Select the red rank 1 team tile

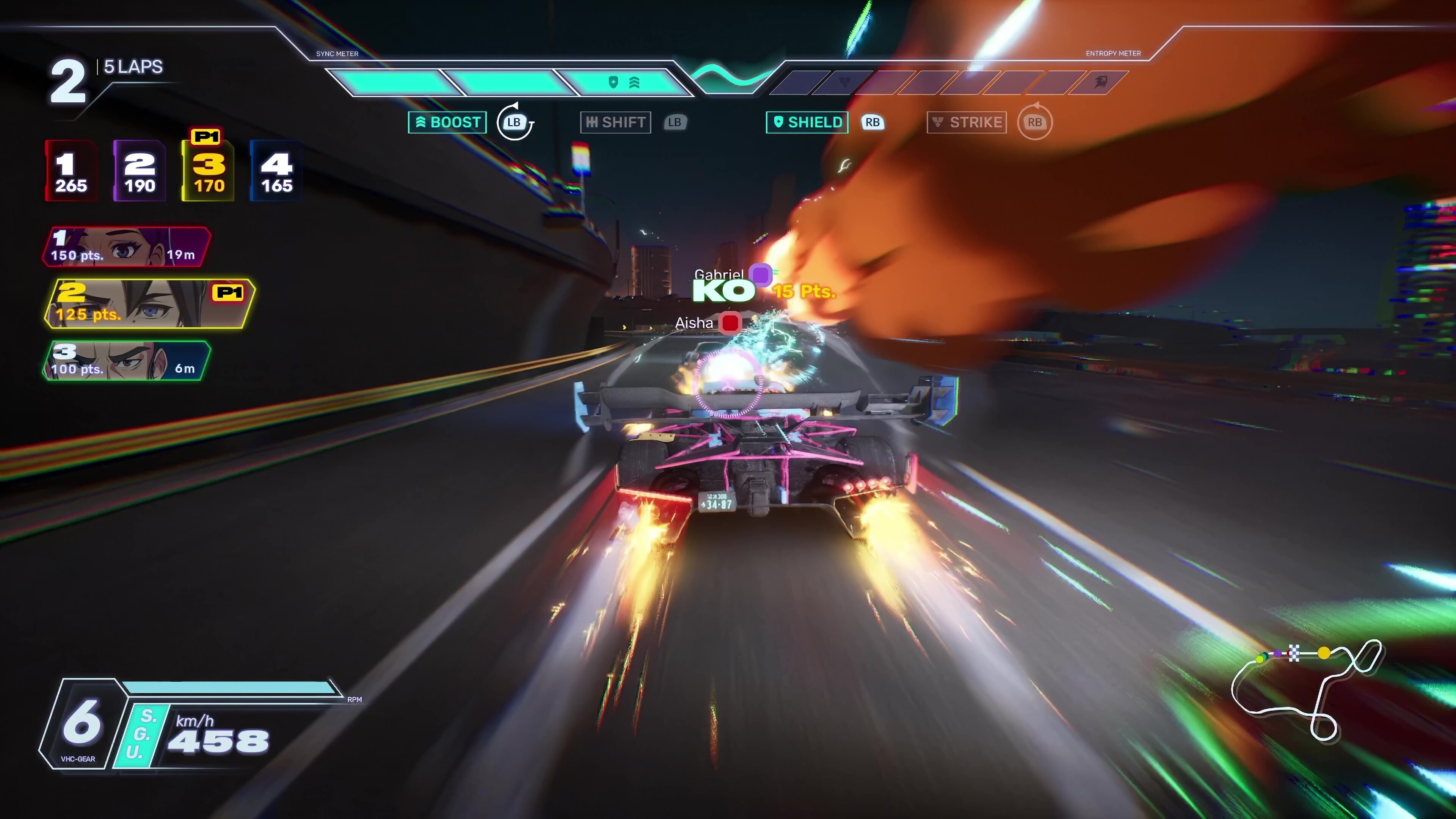click(71, 171)
